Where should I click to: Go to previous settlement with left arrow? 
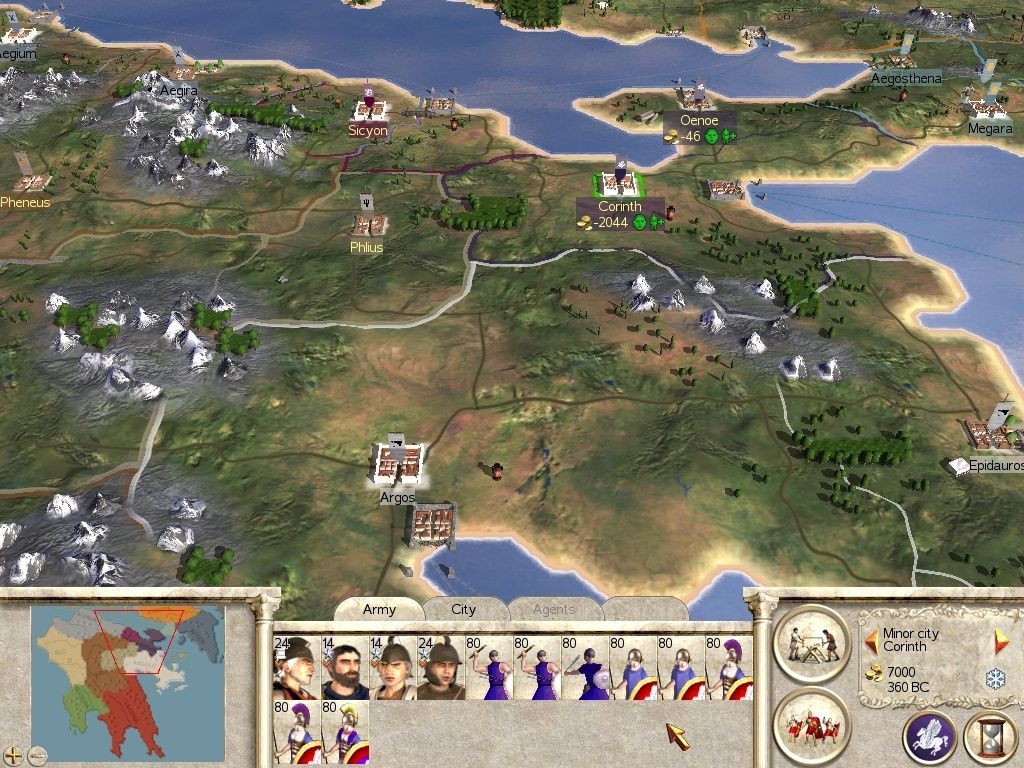point(872,635)
